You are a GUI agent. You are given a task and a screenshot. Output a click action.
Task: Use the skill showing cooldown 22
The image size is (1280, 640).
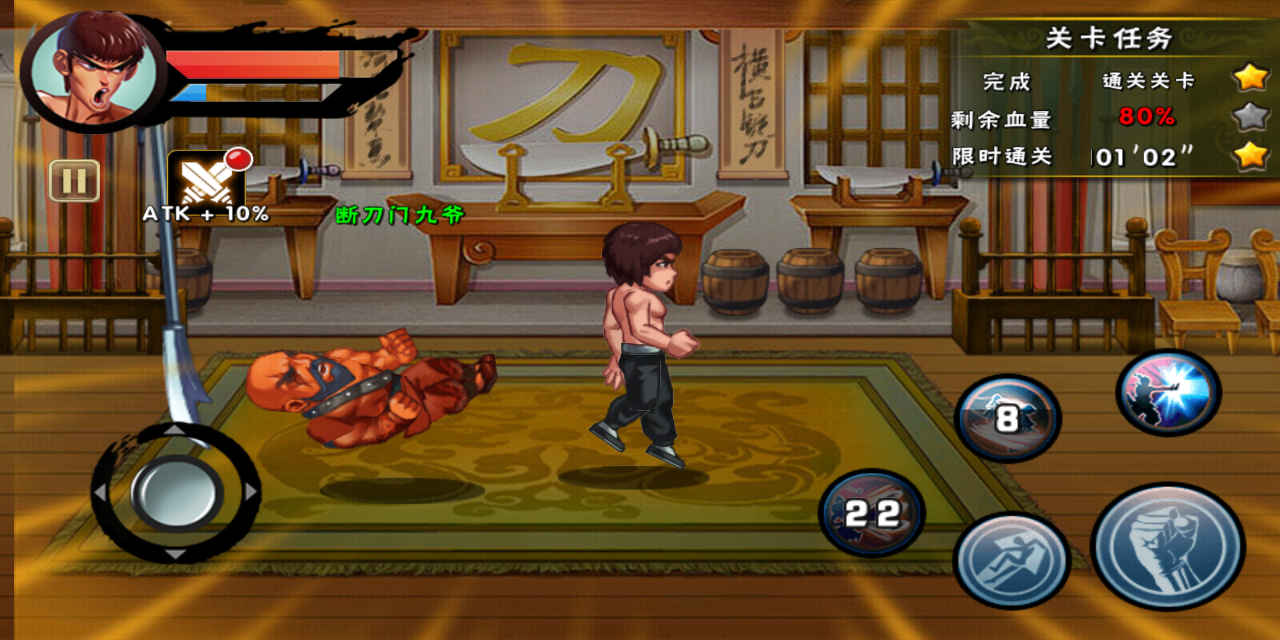tap(872, 514)
